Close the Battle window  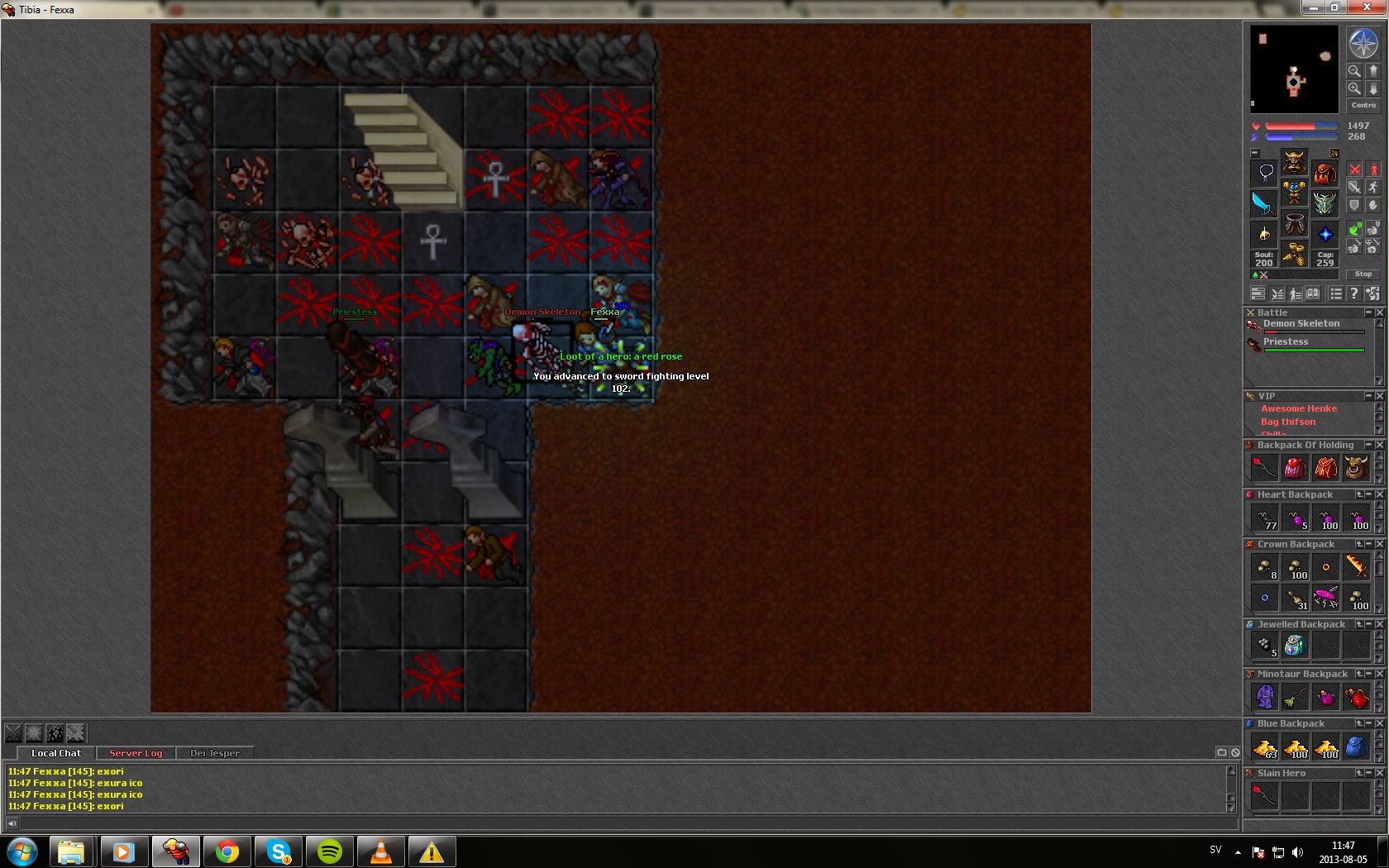tap(1379, 312)
